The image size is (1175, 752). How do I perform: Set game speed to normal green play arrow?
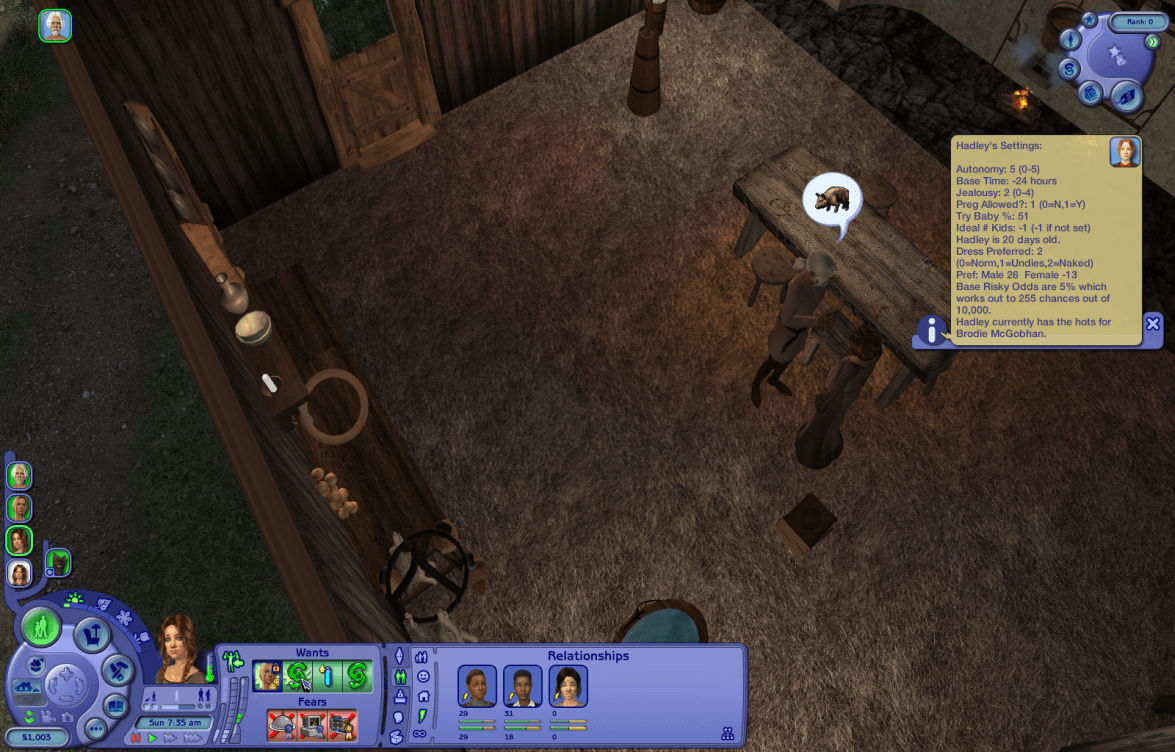tap(153, 738)
